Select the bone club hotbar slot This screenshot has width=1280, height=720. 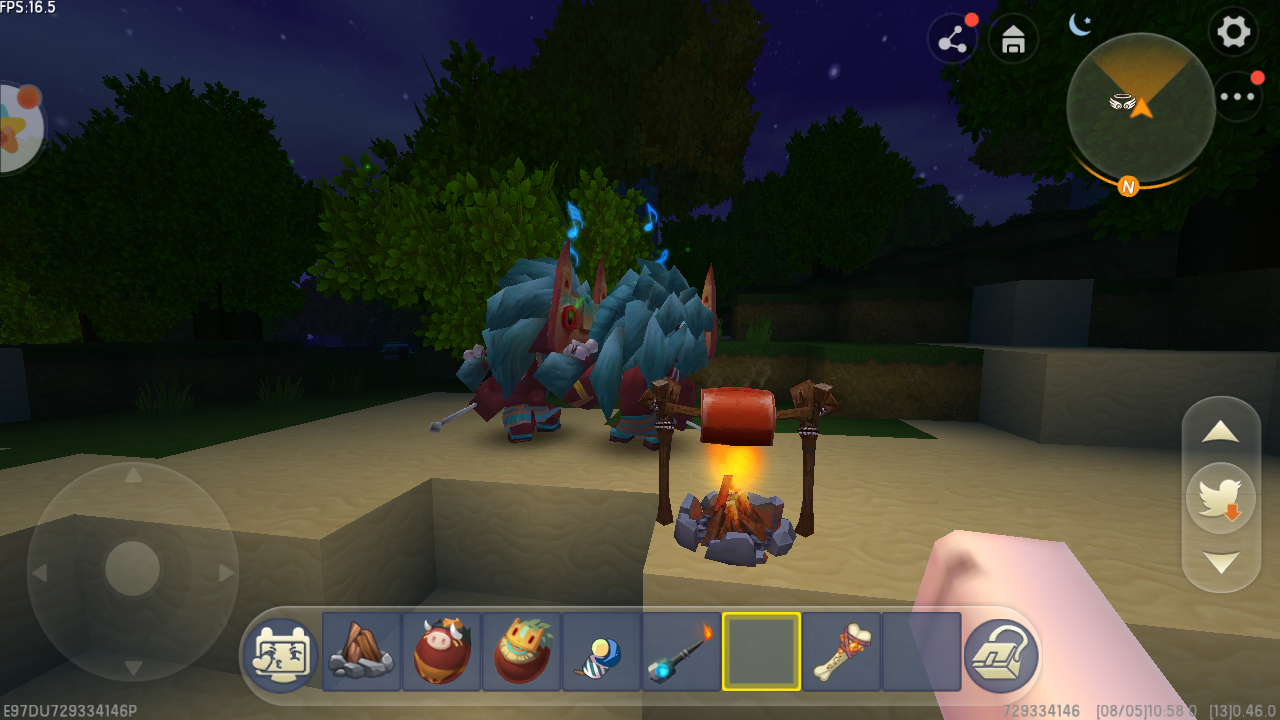pos(841,652)
